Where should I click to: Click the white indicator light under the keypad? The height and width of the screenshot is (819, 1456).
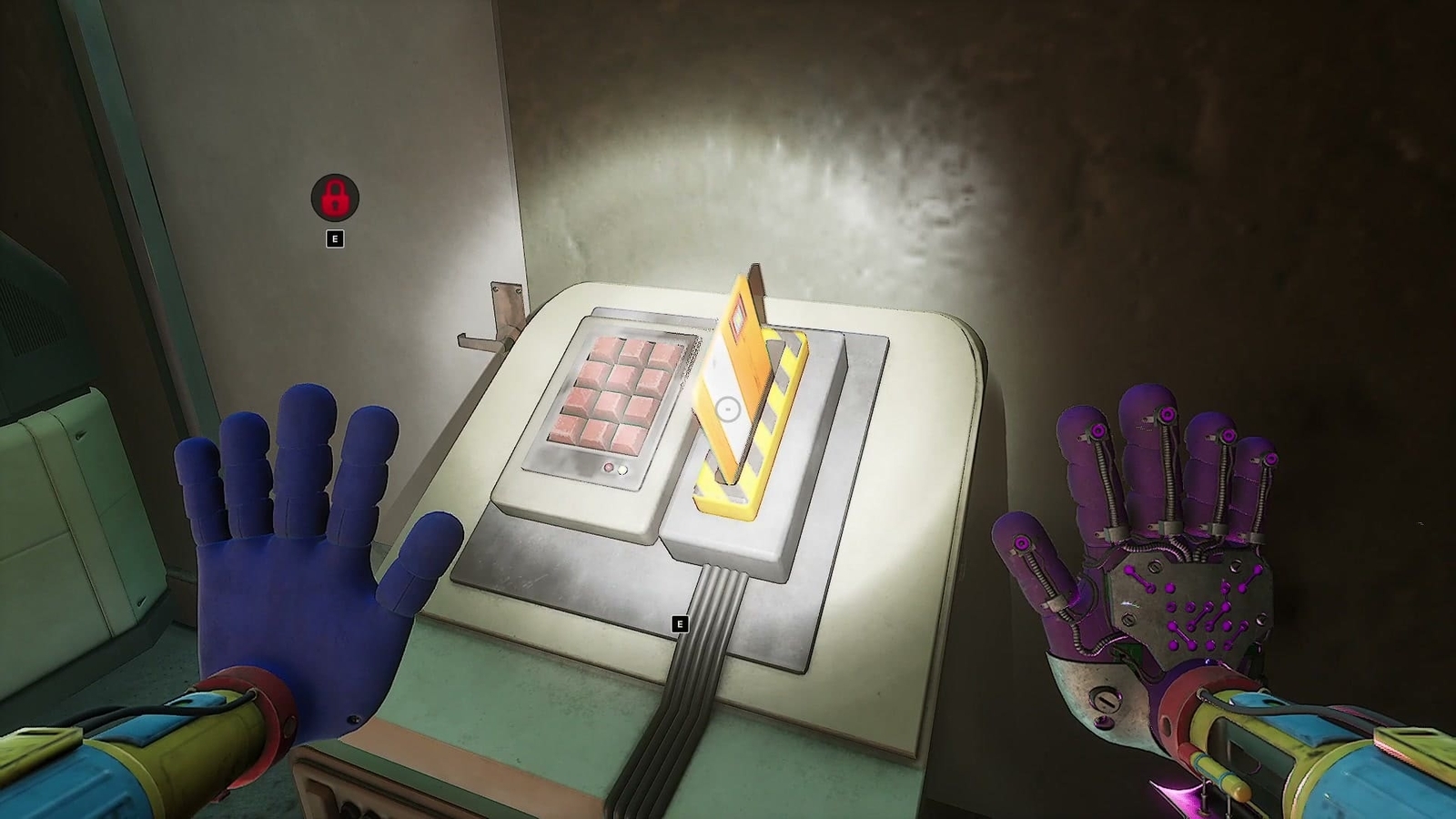[622, 470]
